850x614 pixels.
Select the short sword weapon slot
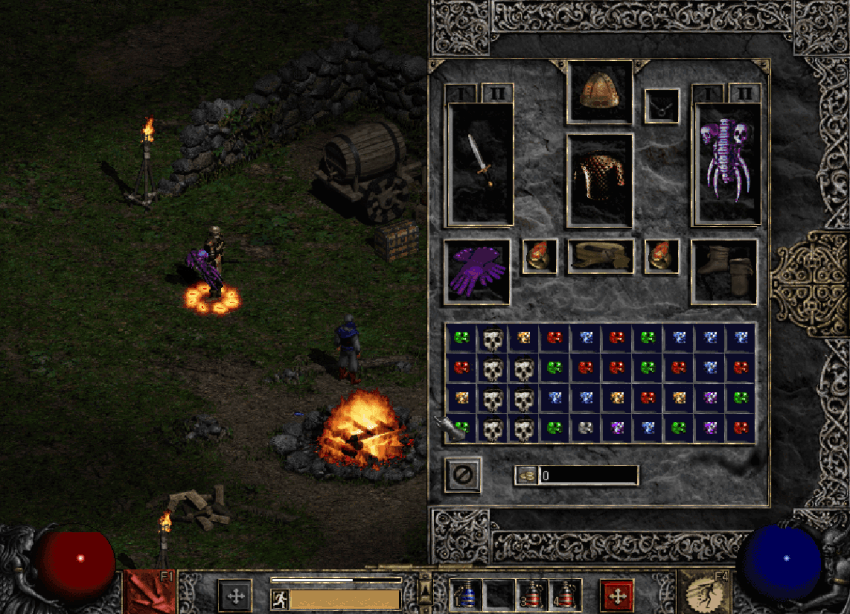[x=481, y=163]
